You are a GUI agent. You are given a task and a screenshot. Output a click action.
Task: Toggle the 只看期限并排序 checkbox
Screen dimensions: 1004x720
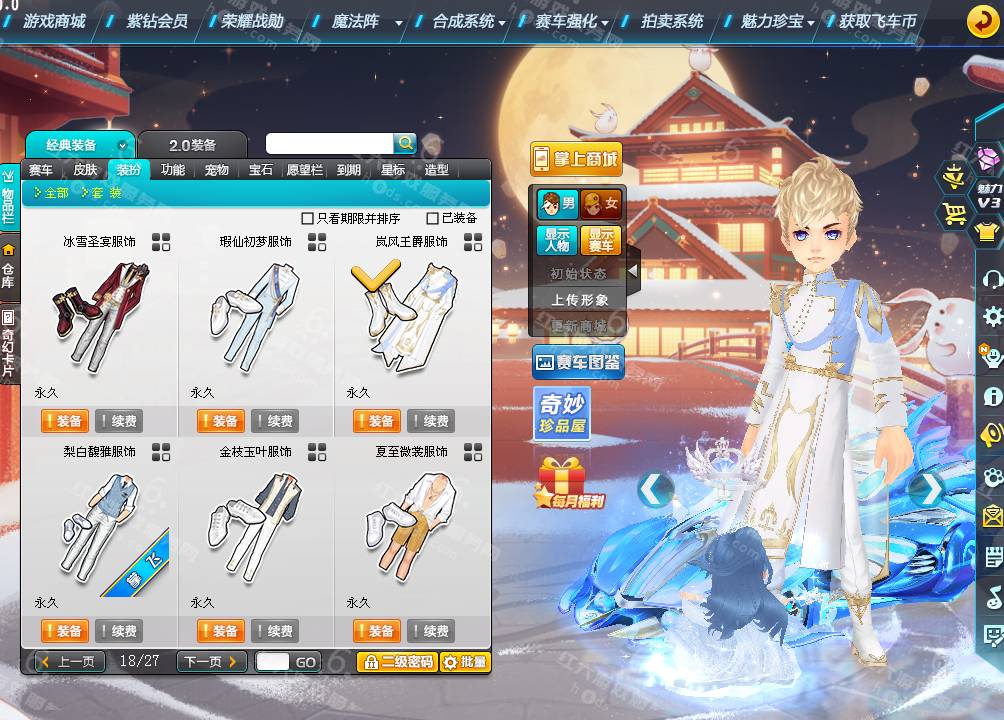308,218
